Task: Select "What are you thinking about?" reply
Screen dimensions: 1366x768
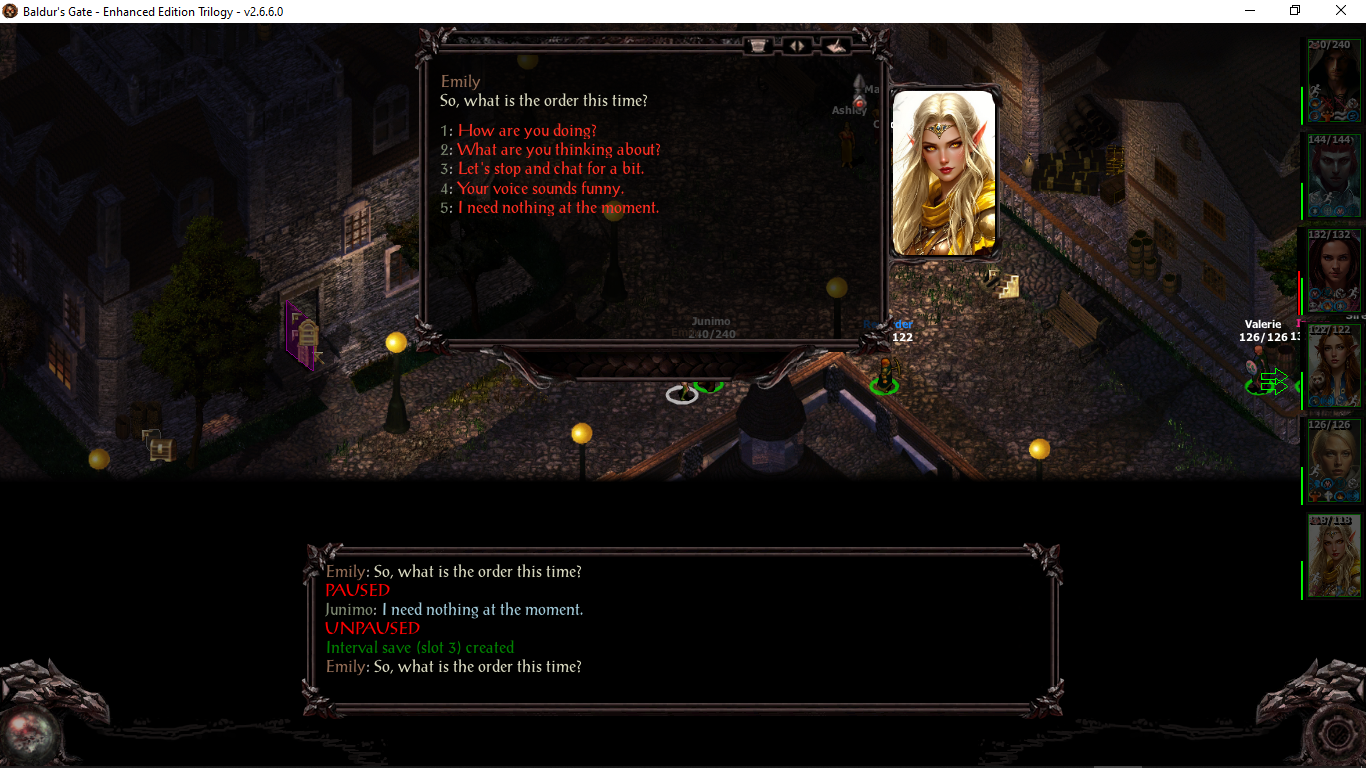Action: click(x=558, y=150)
